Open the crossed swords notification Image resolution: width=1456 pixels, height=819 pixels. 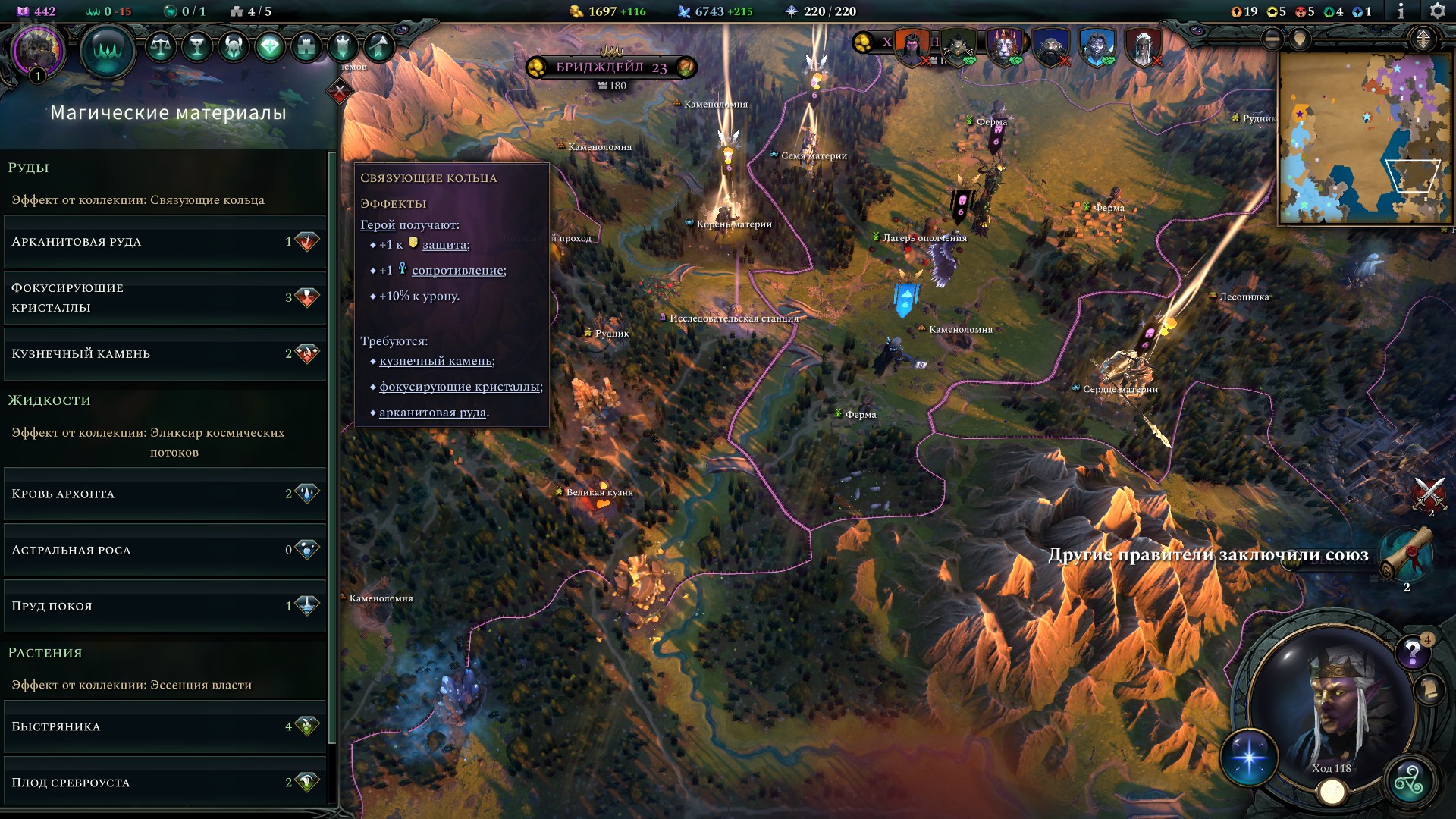(1429, 493)
